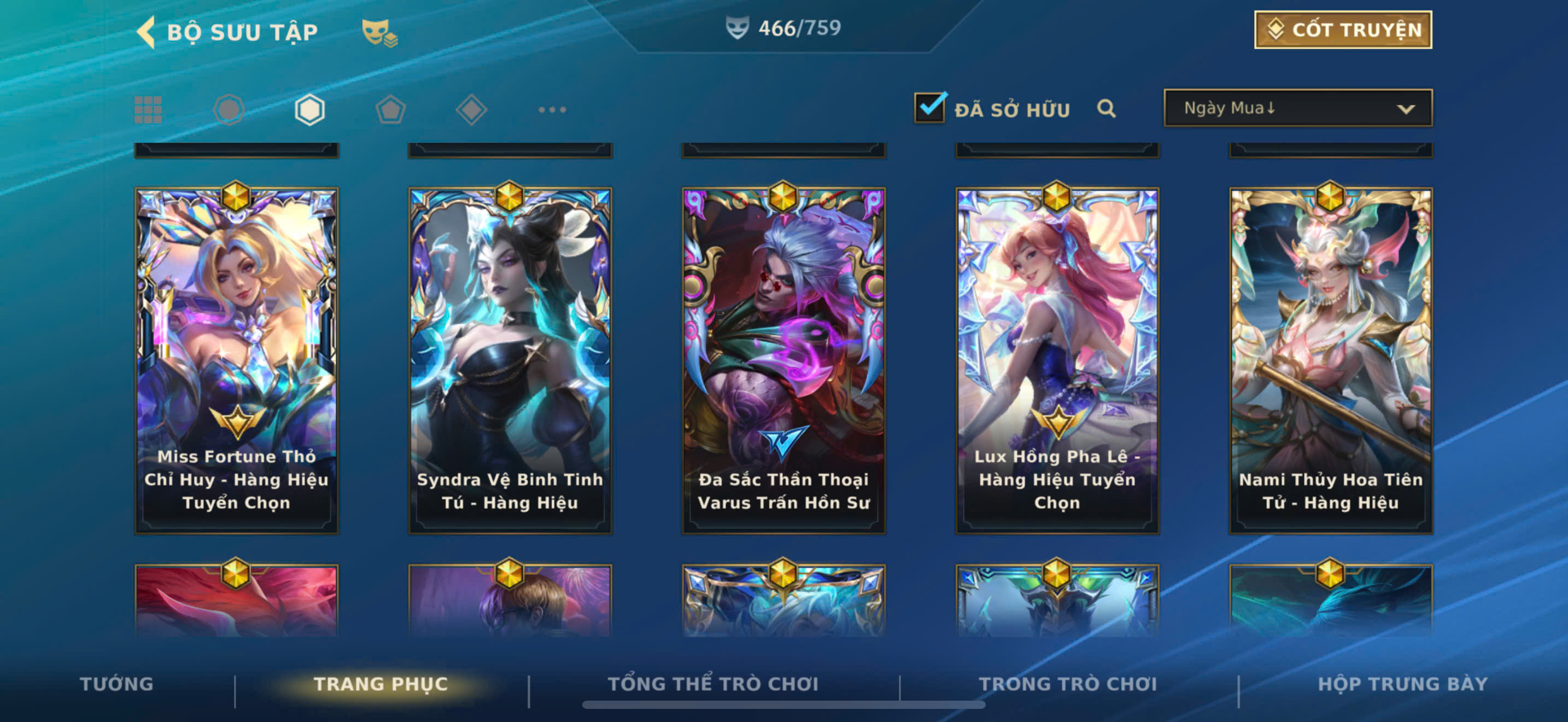
Task: Click the mask and coins icon
Action: pos(379,33)
